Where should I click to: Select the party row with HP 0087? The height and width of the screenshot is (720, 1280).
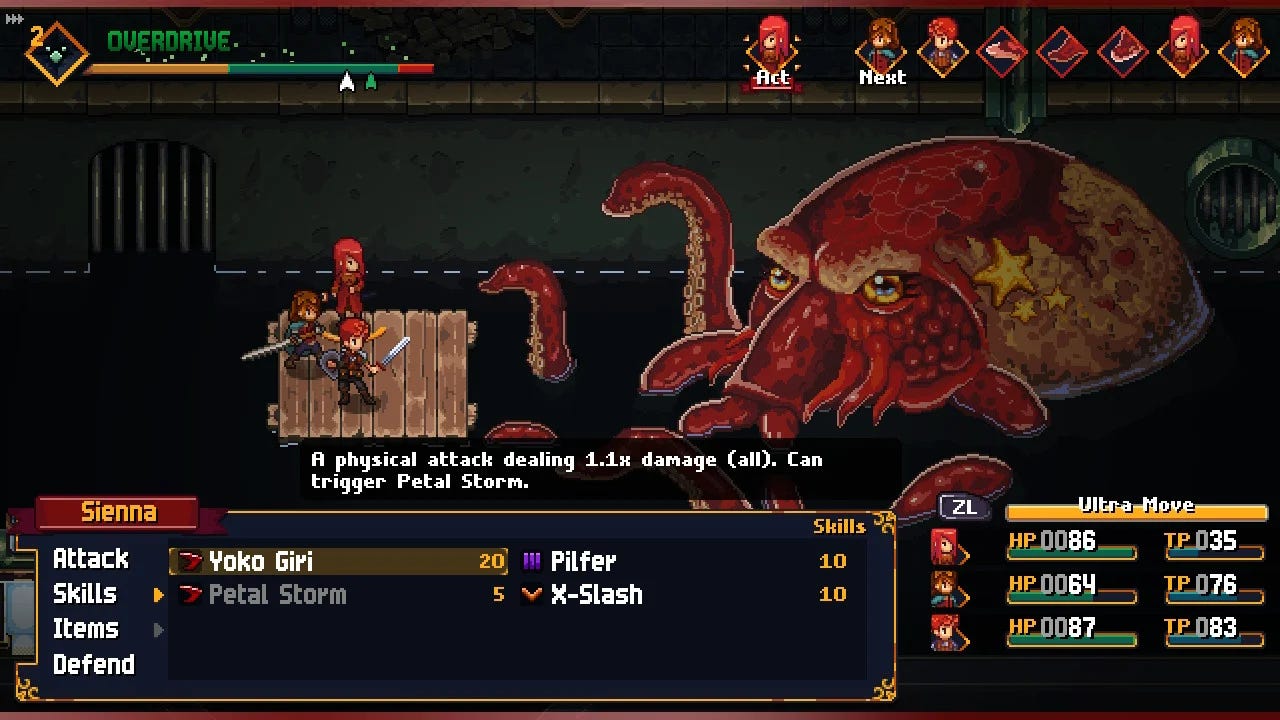click(x=1087, y=629)
